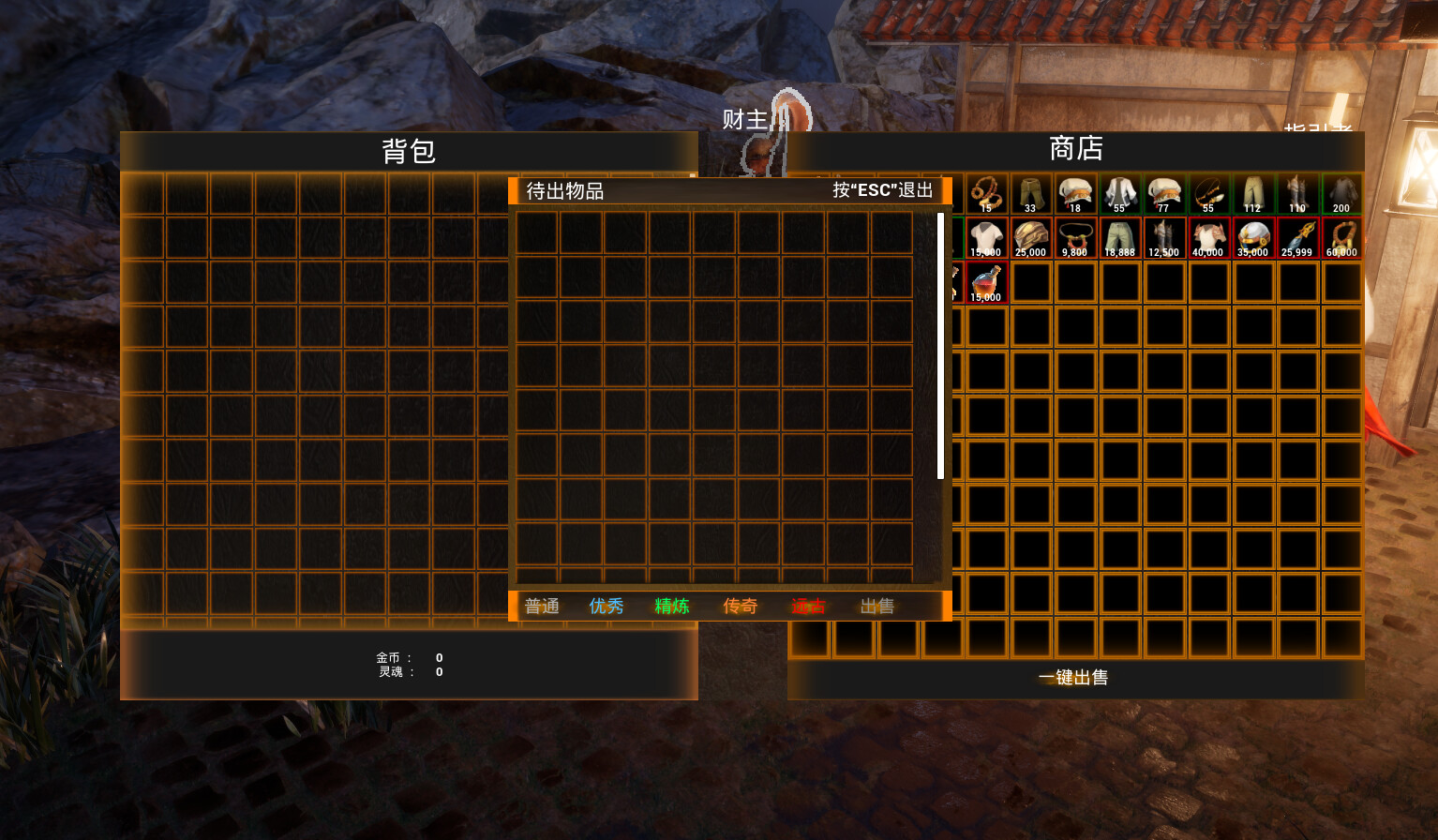The image size is (1438, 840).
Task: Click the white helmet priced 35,000
Action: pyautogui.click(x=1252, y=237)
